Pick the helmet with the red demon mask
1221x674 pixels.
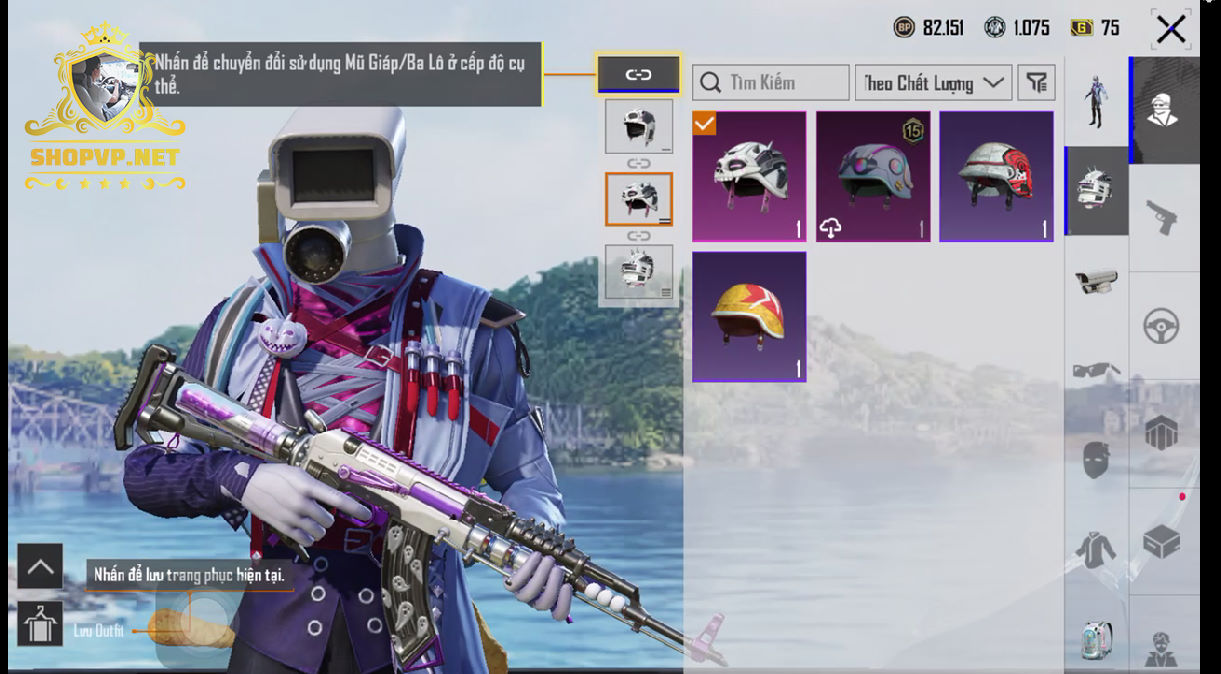[996, 176]
